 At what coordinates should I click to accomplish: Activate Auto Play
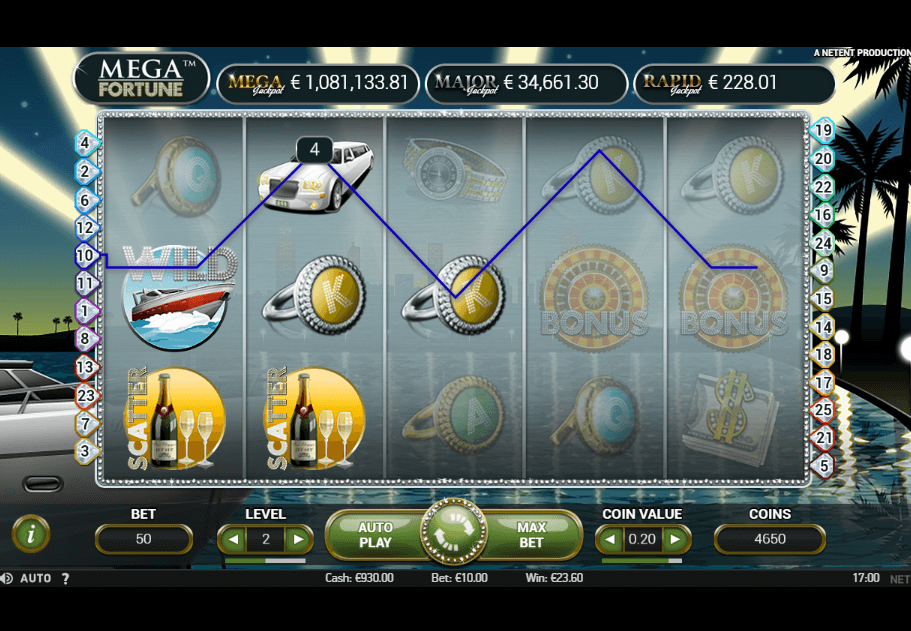point(375,535)
